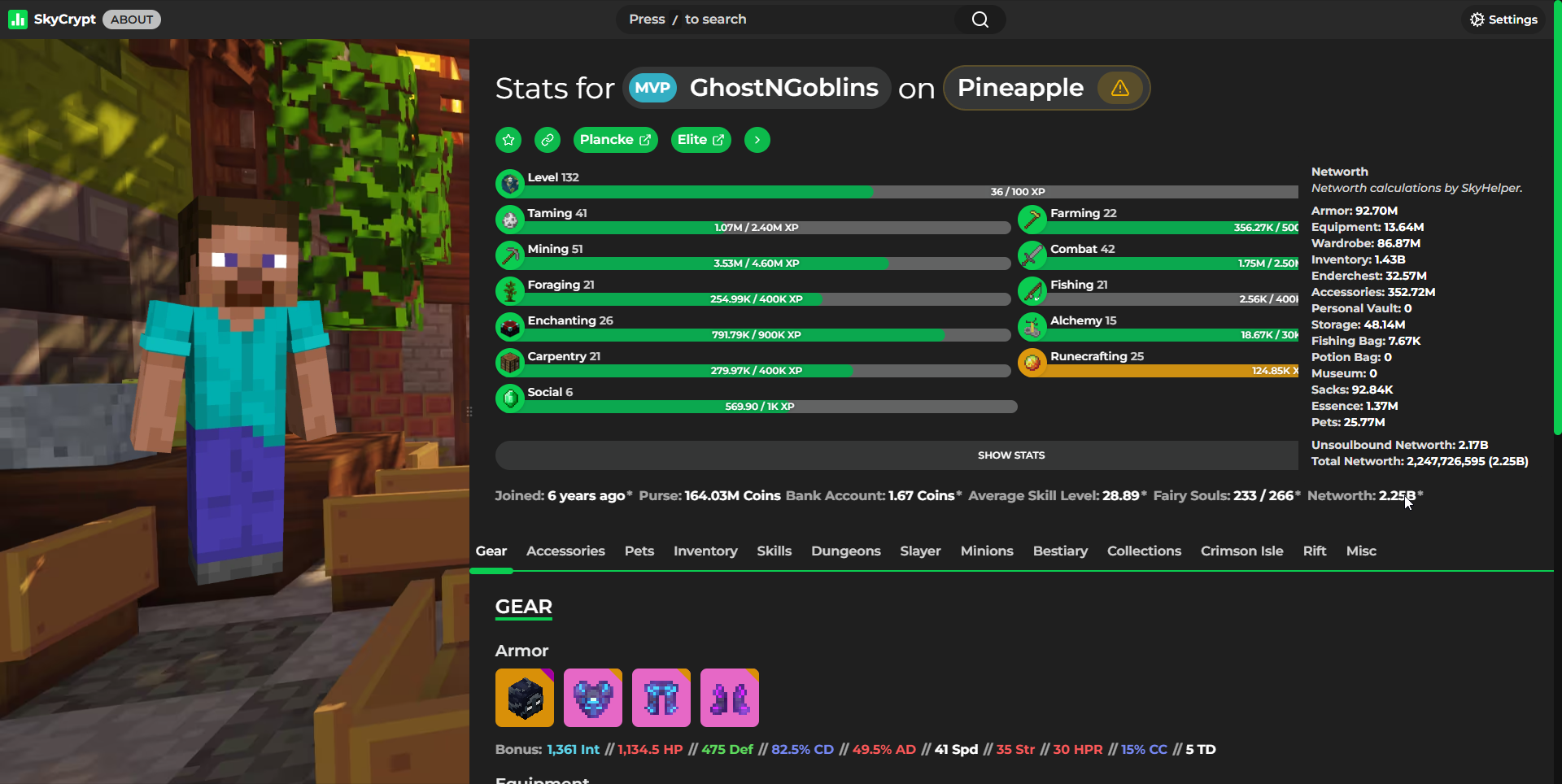
Task: Click the warning triangle beside Pineapple
Action: 1119,88
